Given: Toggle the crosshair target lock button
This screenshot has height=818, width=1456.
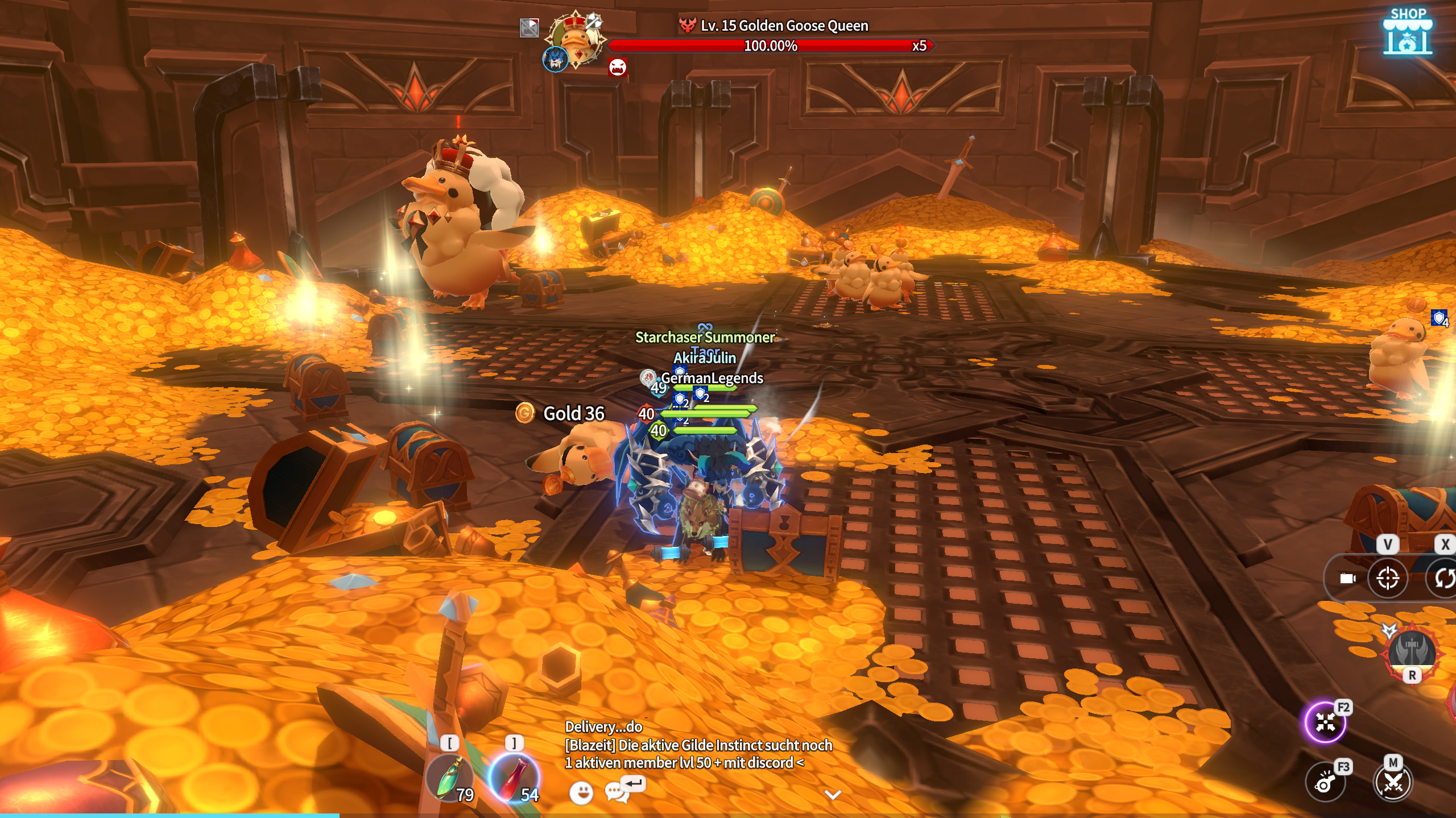Looking at the screenshot, I should (1388, 579).
